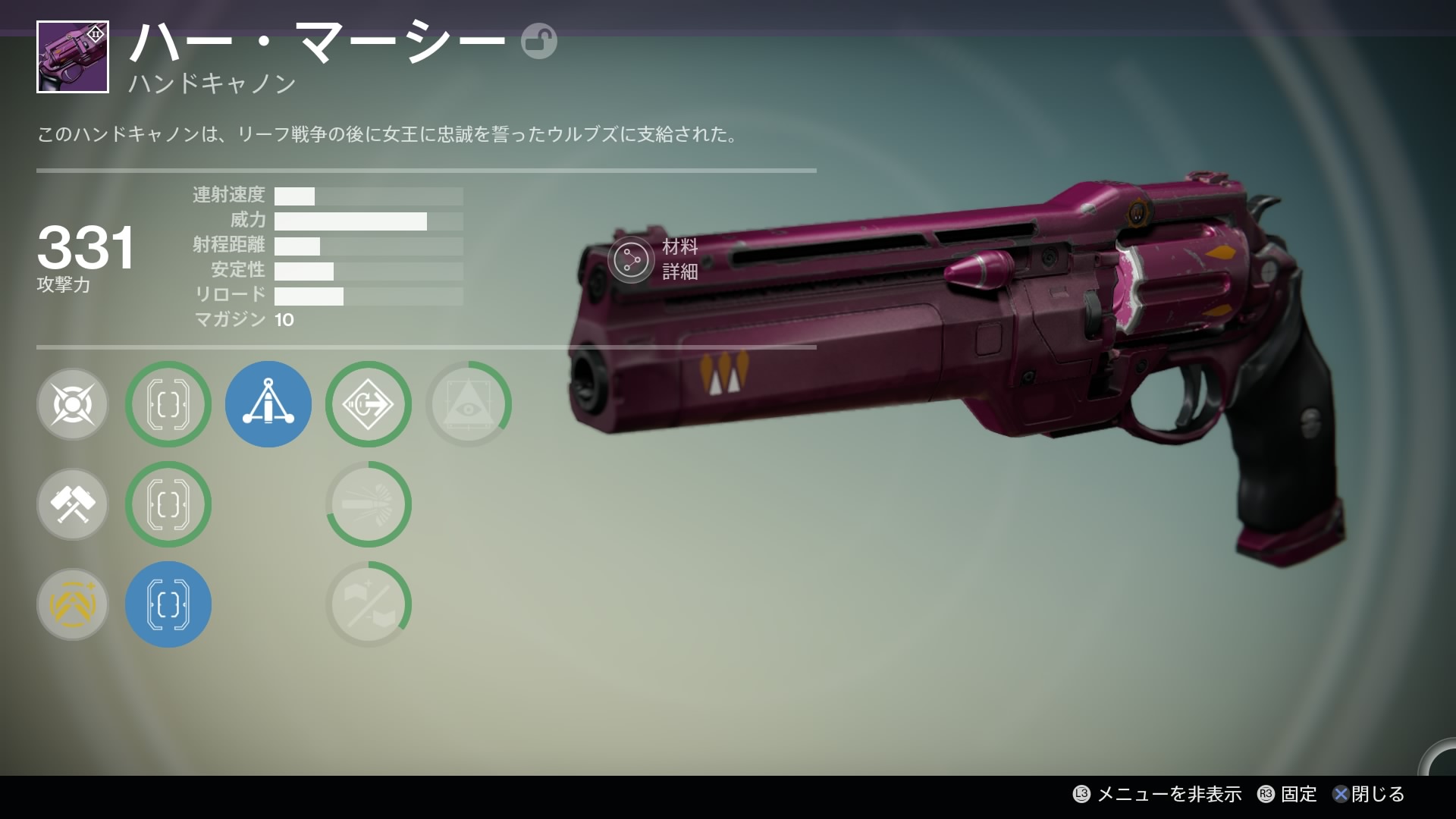
Task: Open the materials details button
Action: (630, 259)
